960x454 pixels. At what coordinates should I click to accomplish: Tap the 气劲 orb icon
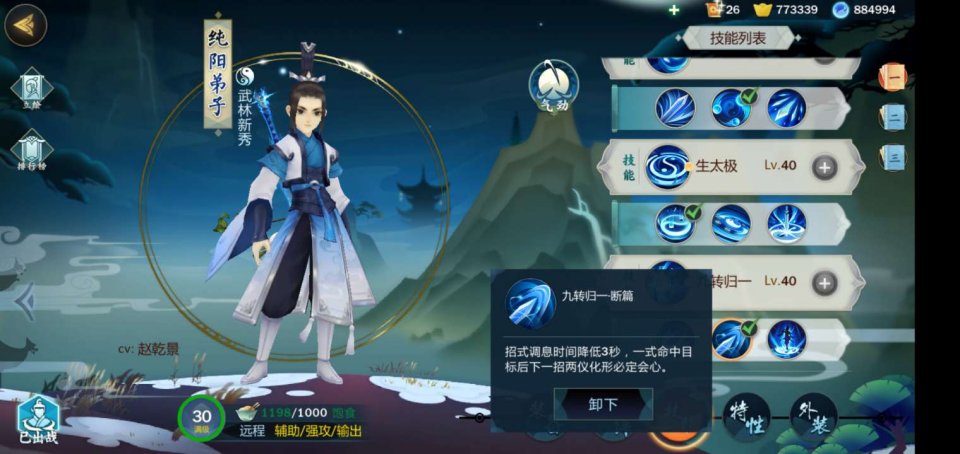pos(553,84)
